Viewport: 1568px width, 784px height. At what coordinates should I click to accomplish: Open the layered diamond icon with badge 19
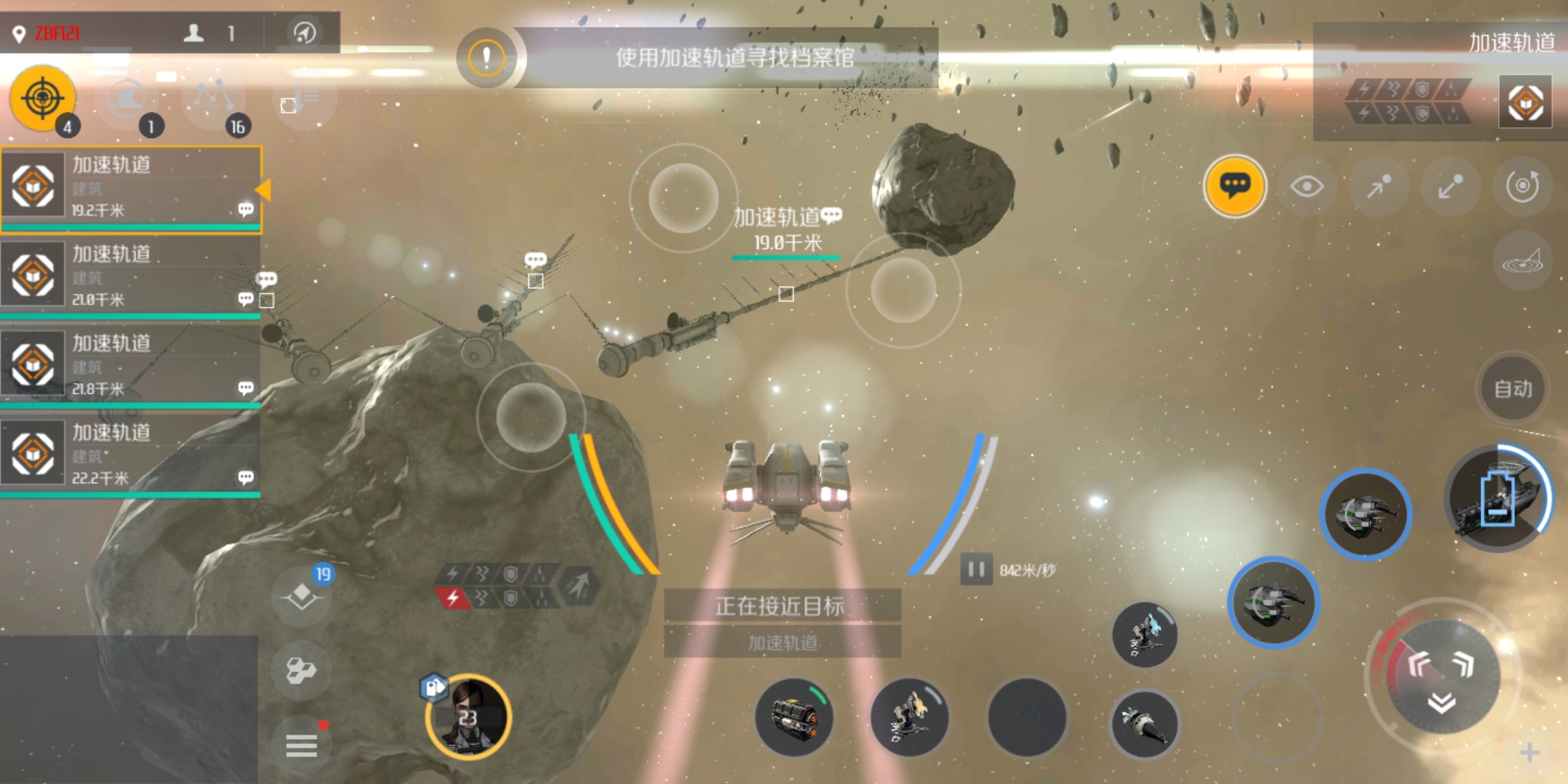point(302,597)
